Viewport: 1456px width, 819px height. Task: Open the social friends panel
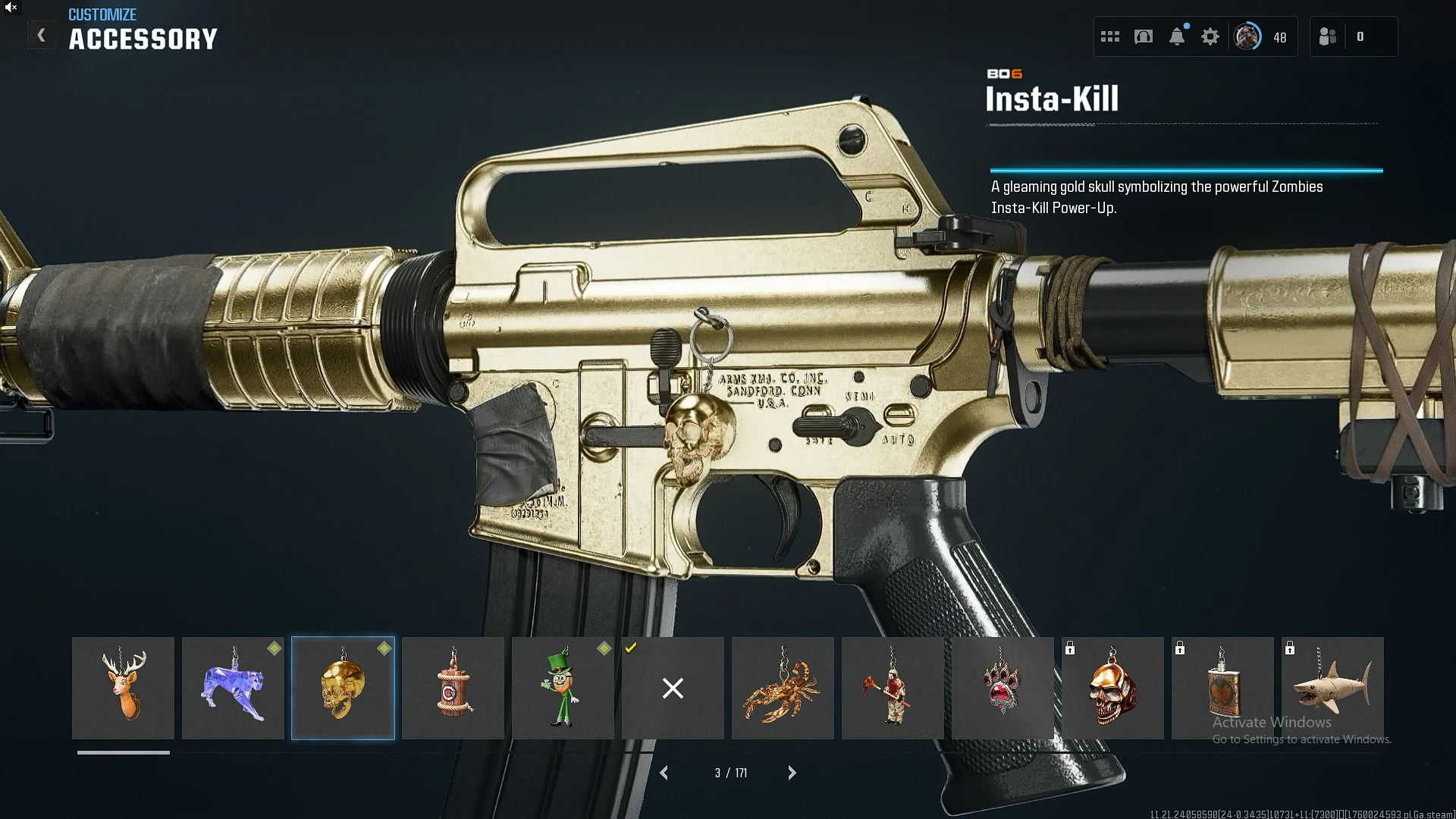tap(1328, 36)
